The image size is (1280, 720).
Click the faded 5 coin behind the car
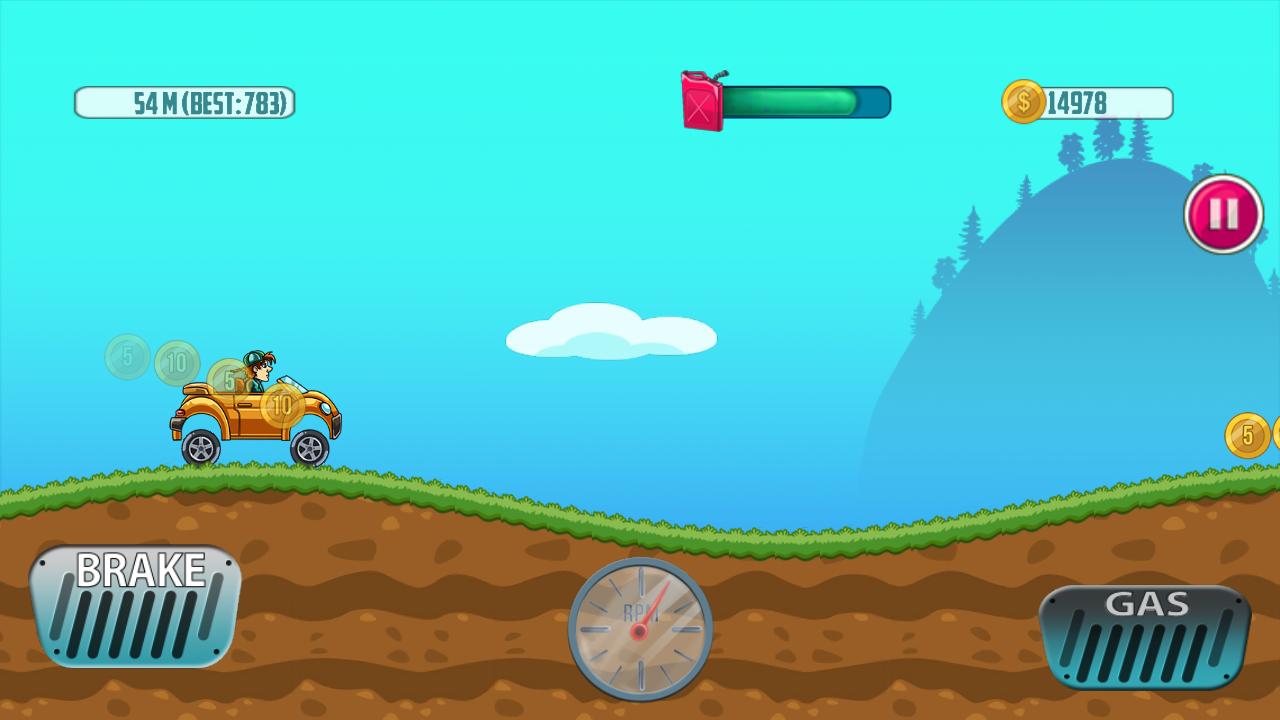click(125, 353)
